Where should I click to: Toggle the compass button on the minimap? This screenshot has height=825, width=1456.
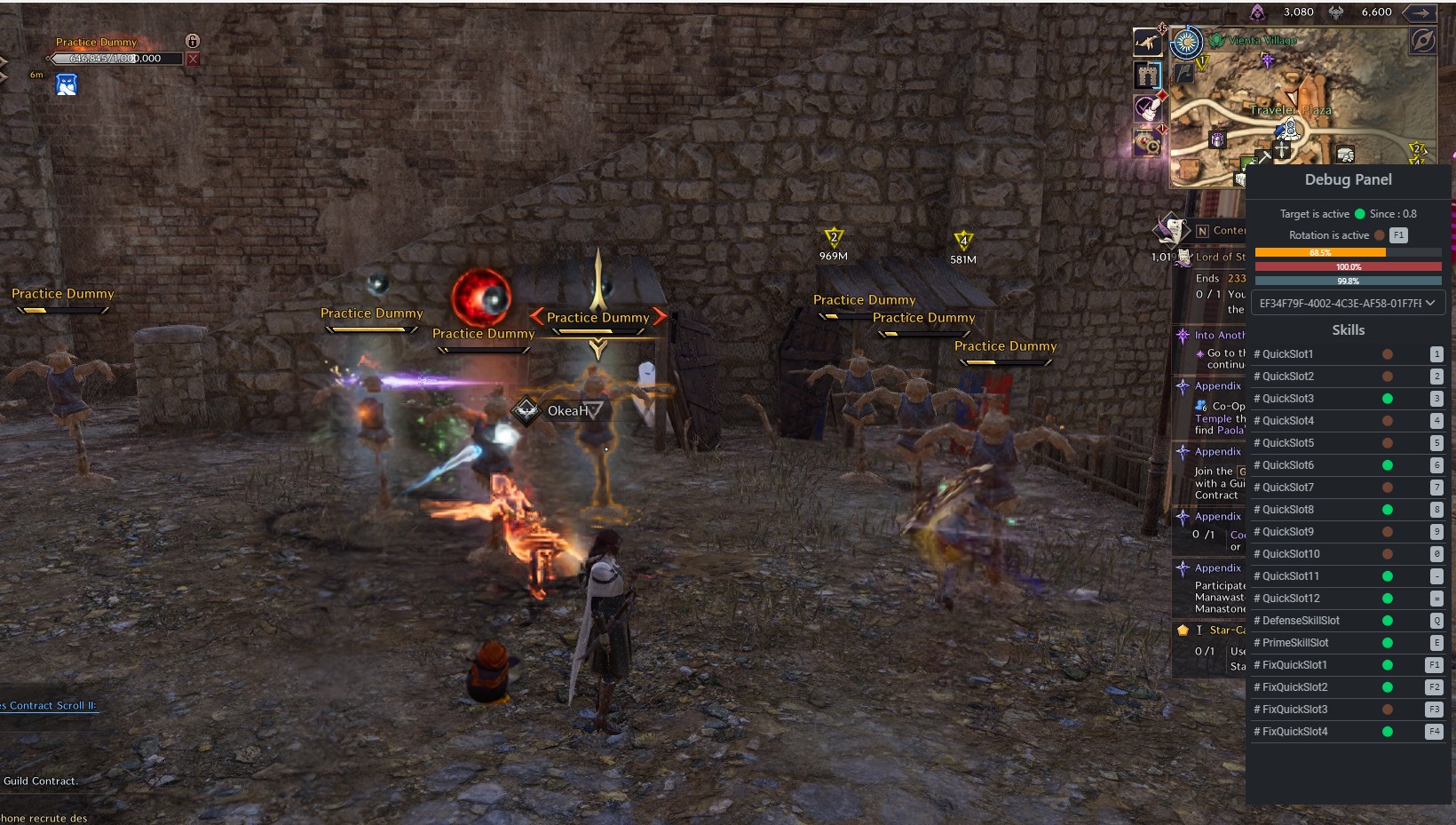[x=1423, y=41]
